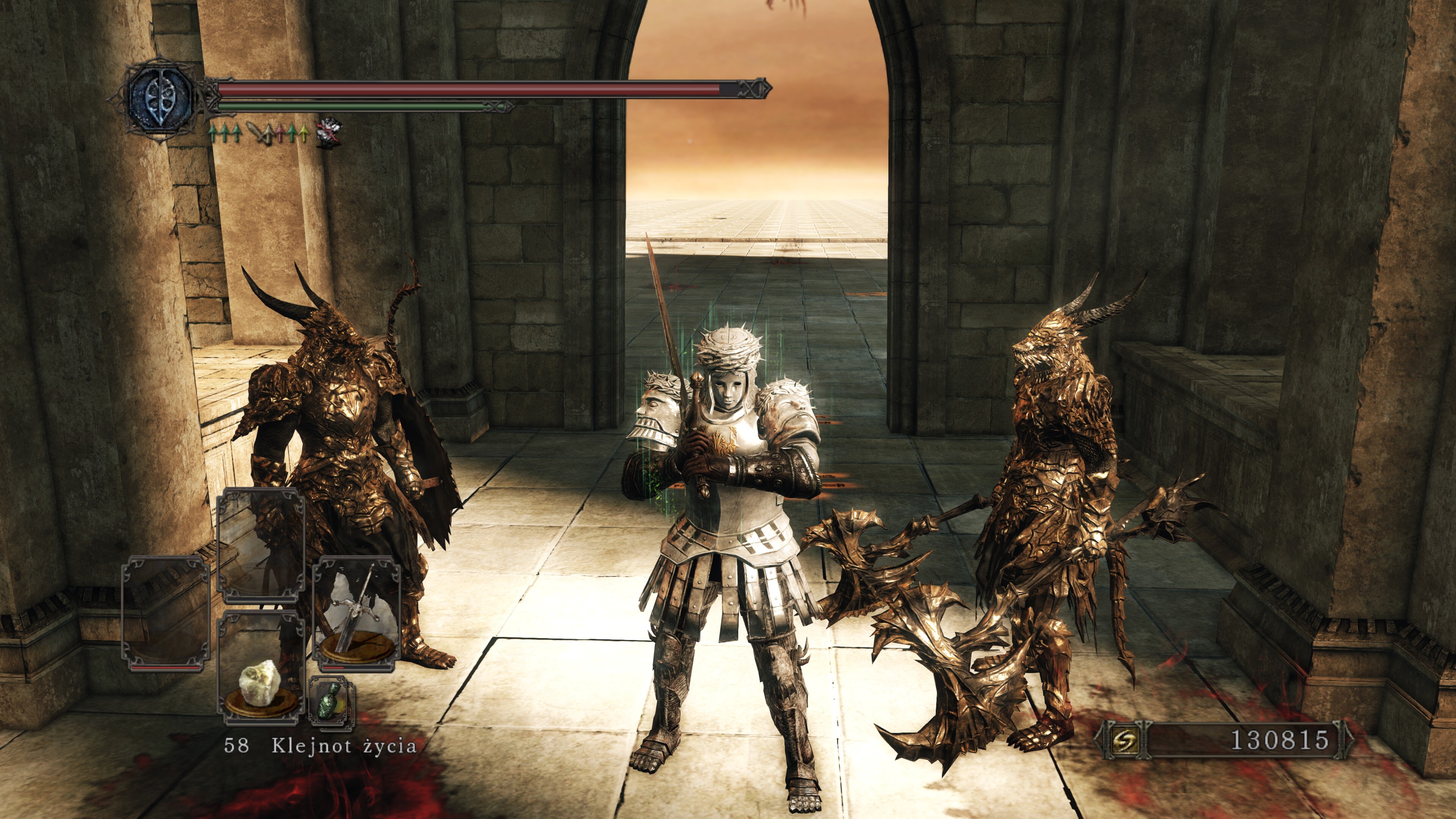Click the yellow arrow buff icon
1456x819 pixels.
[303, 133]
